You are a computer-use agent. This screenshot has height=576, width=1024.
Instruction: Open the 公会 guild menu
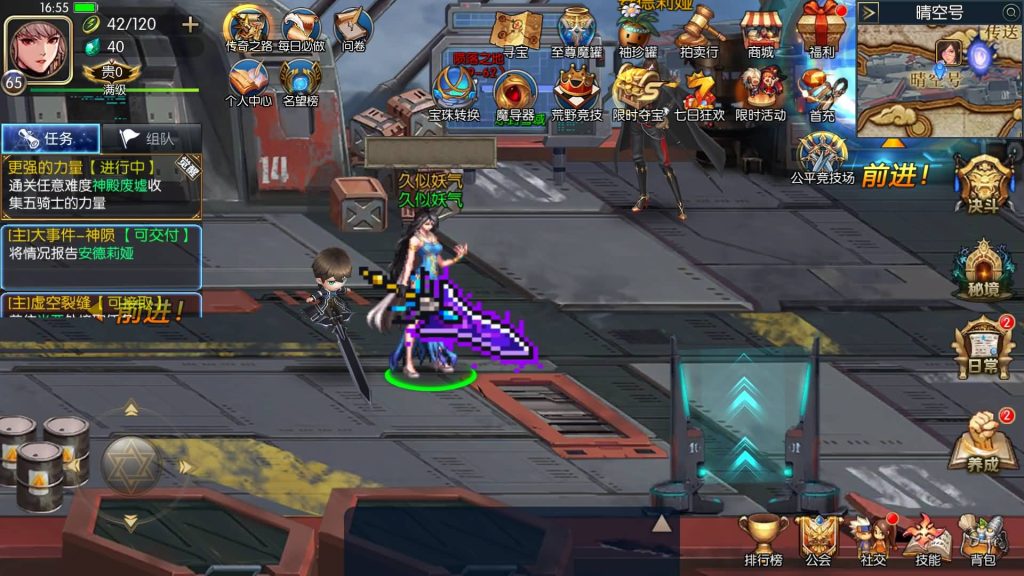coord(818,540)
